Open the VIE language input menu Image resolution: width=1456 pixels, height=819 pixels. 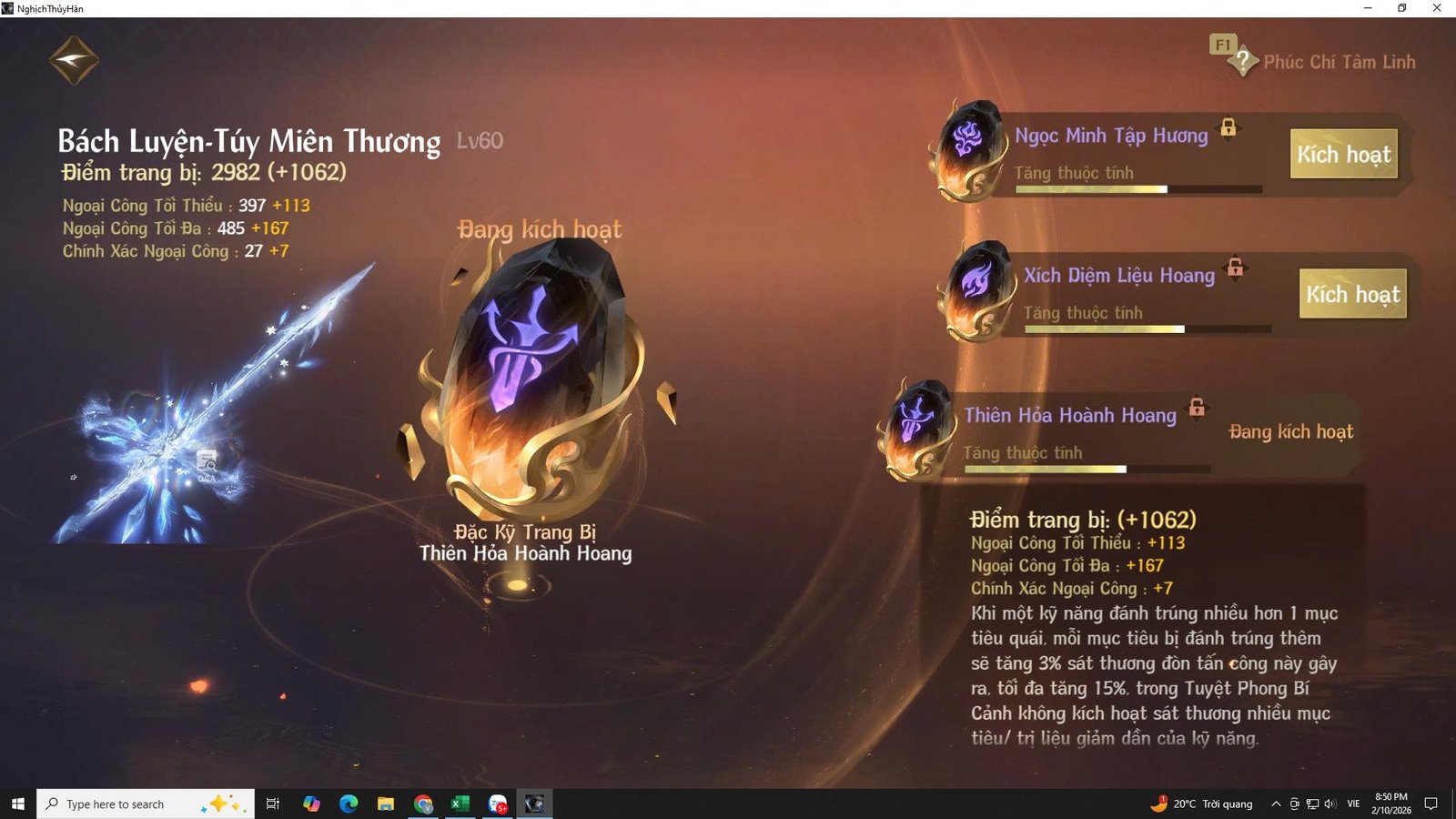[x=1352, y=804]
